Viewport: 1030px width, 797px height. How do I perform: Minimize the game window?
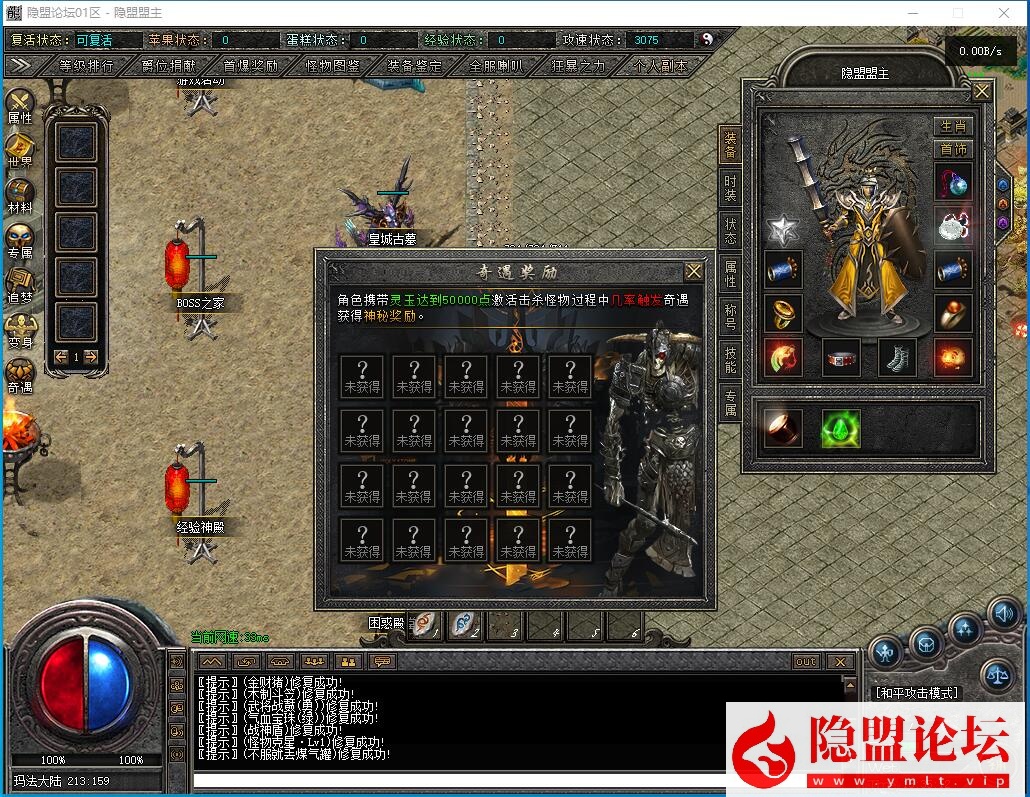pos(912,13)
